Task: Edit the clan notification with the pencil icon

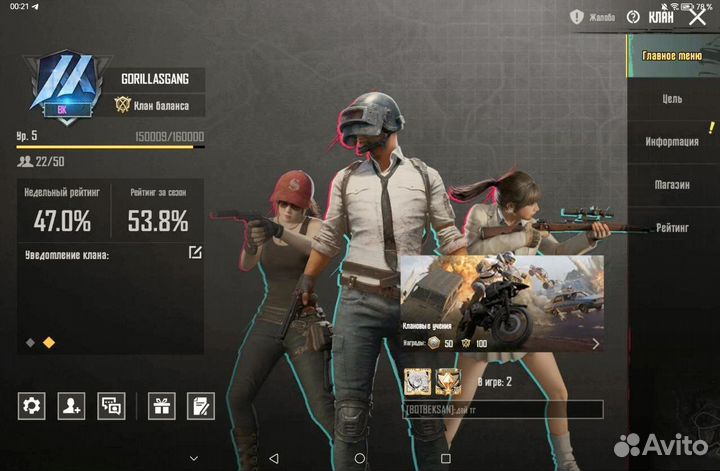Action: pyautogui.click(x=195, y=253)
